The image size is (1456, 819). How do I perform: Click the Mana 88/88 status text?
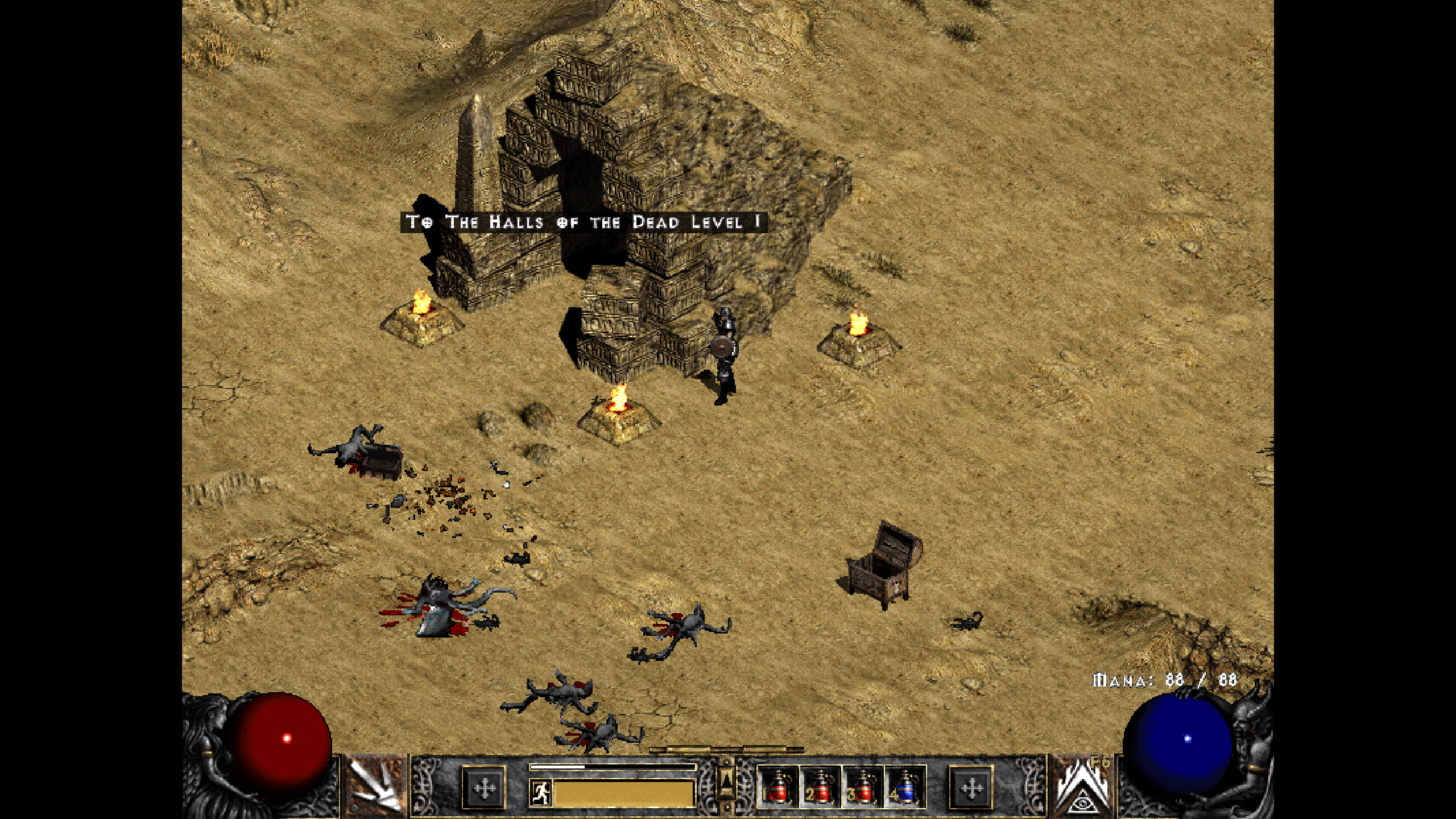[x=1163, y=680]
